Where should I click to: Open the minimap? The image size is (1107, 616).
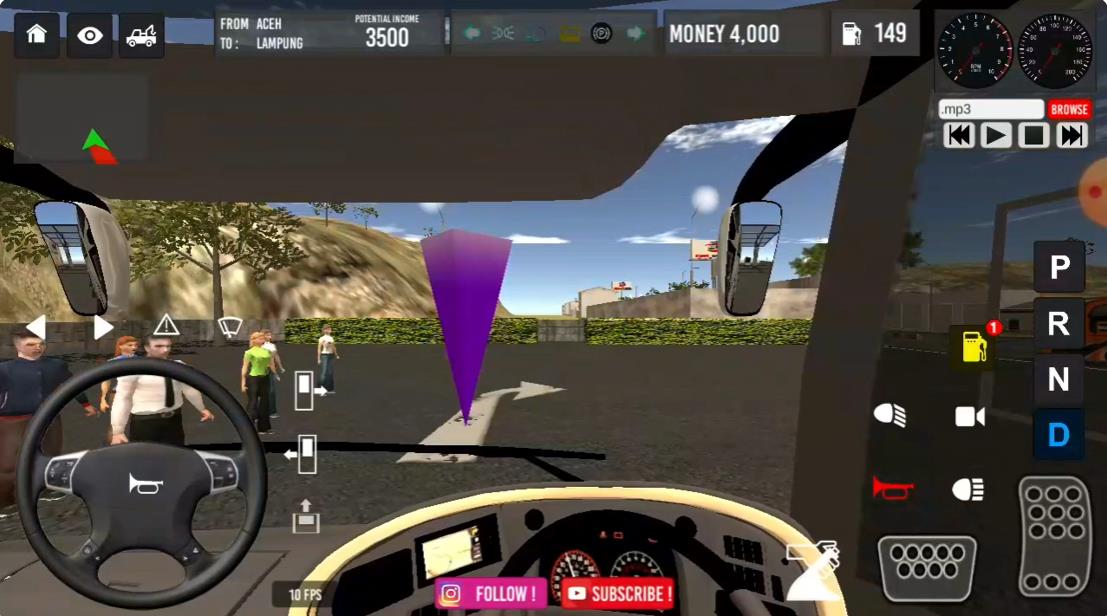(82, 118)
